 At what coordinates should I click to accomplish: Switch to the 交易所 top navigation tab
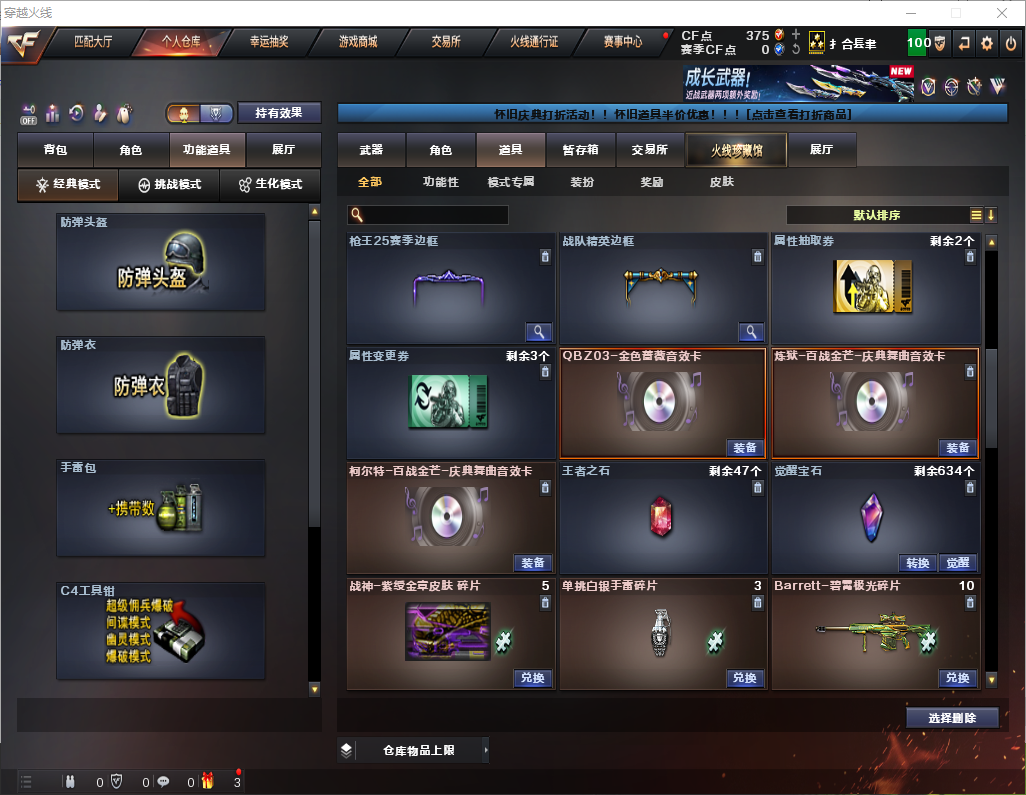point(446,43)
